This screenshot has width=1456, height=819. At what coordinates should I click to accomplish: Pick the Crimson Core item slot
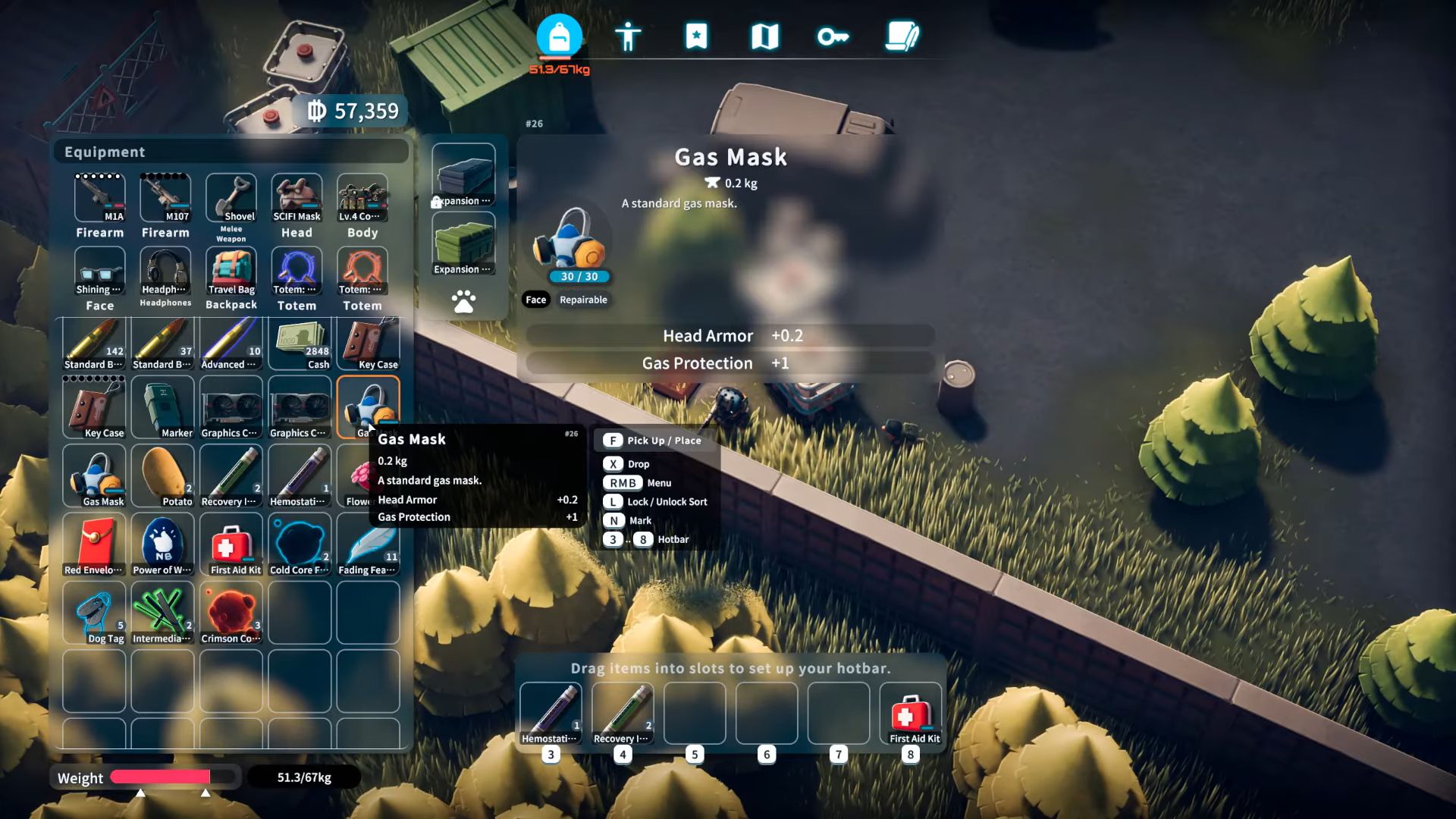[231, 613]
